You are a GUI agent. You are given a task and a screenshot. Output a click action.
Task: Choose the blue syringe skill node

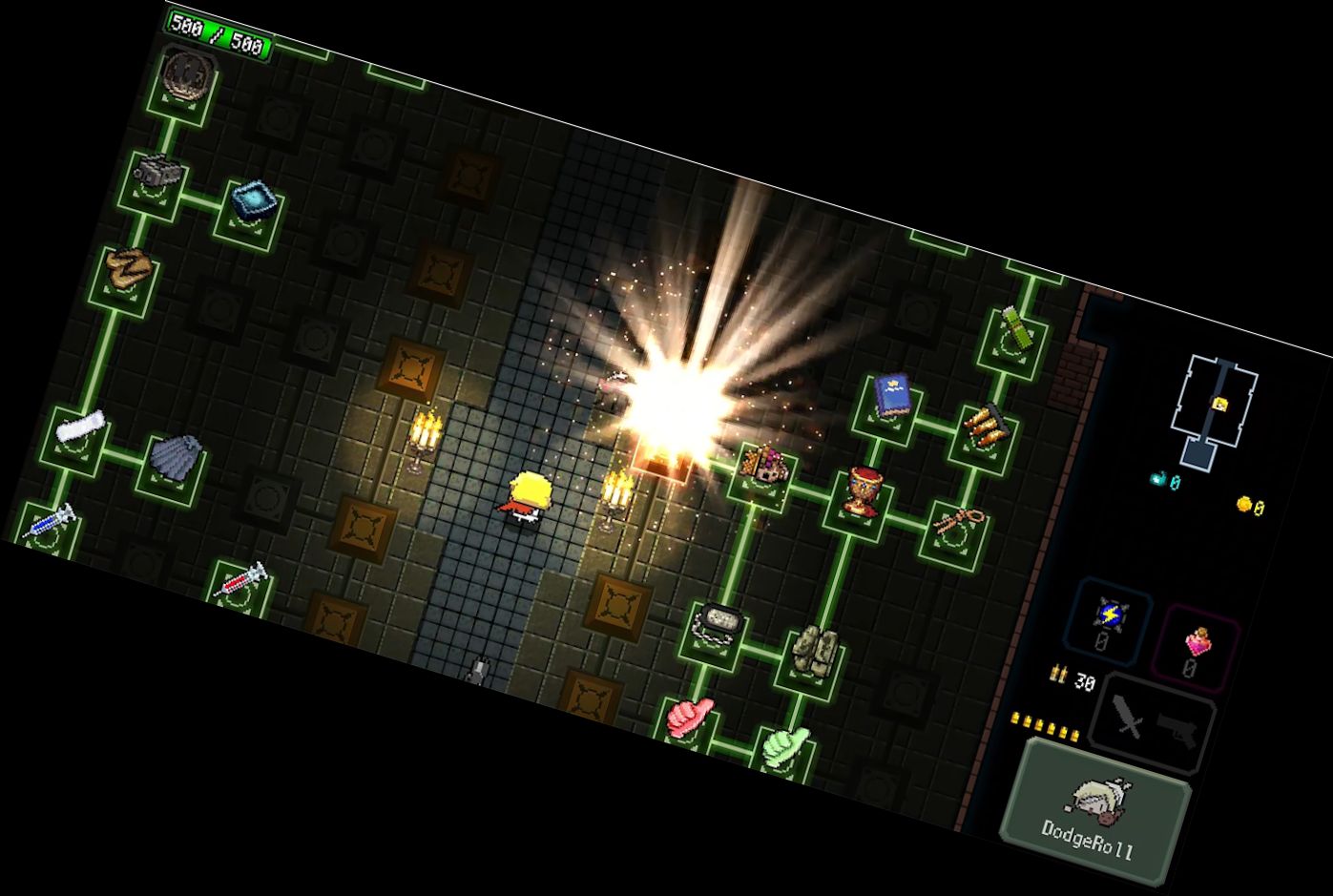(x=49, y=523)
